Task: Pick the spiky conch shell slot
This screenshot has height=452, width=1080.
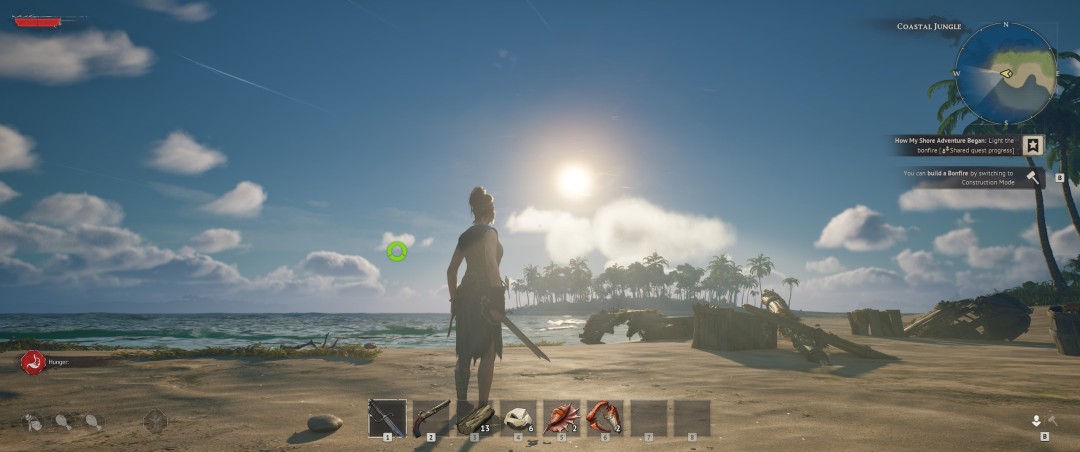Action: point(562,417)
